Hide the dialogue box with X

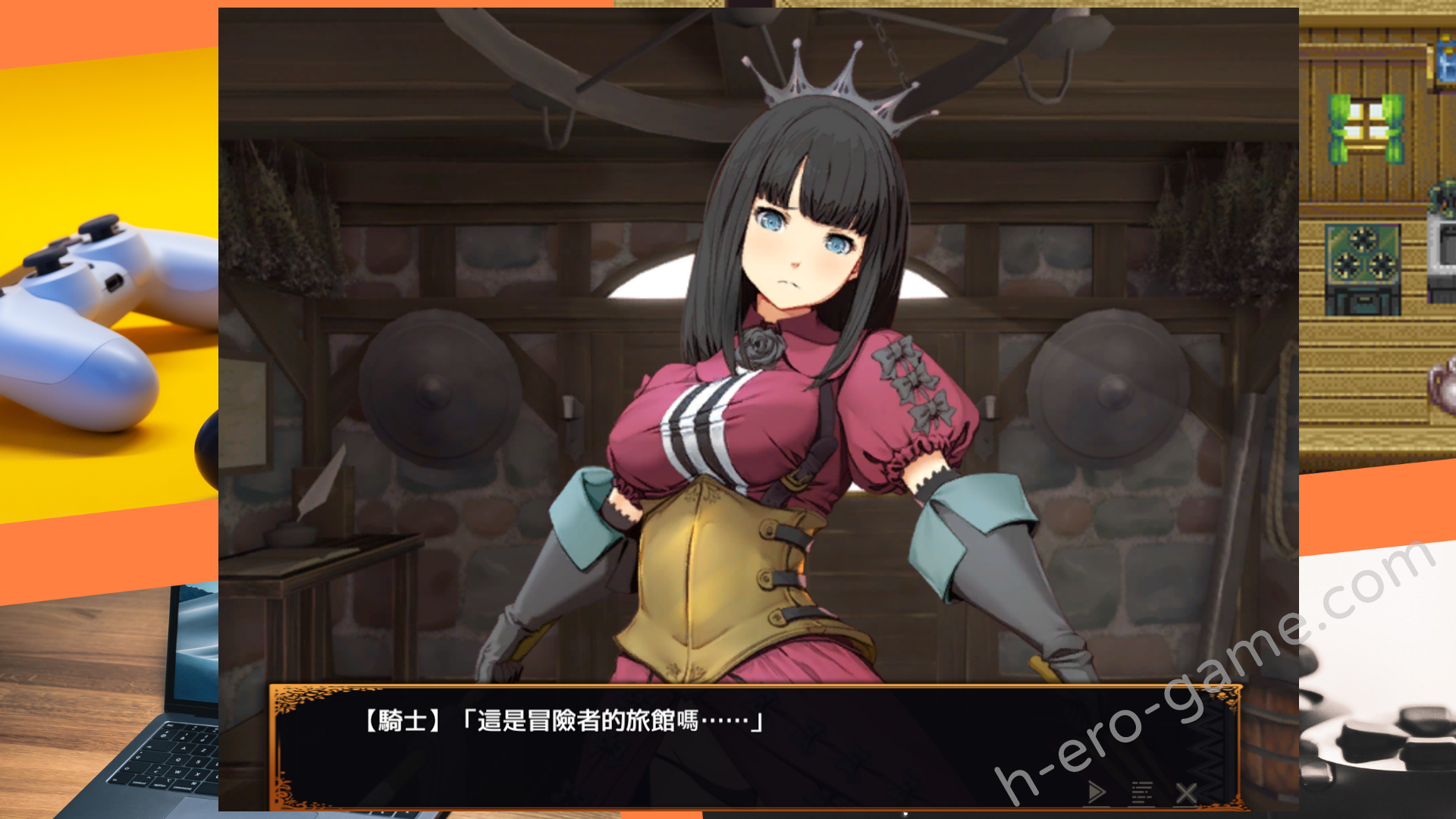pyautogui.click(x=1186, y=793)
